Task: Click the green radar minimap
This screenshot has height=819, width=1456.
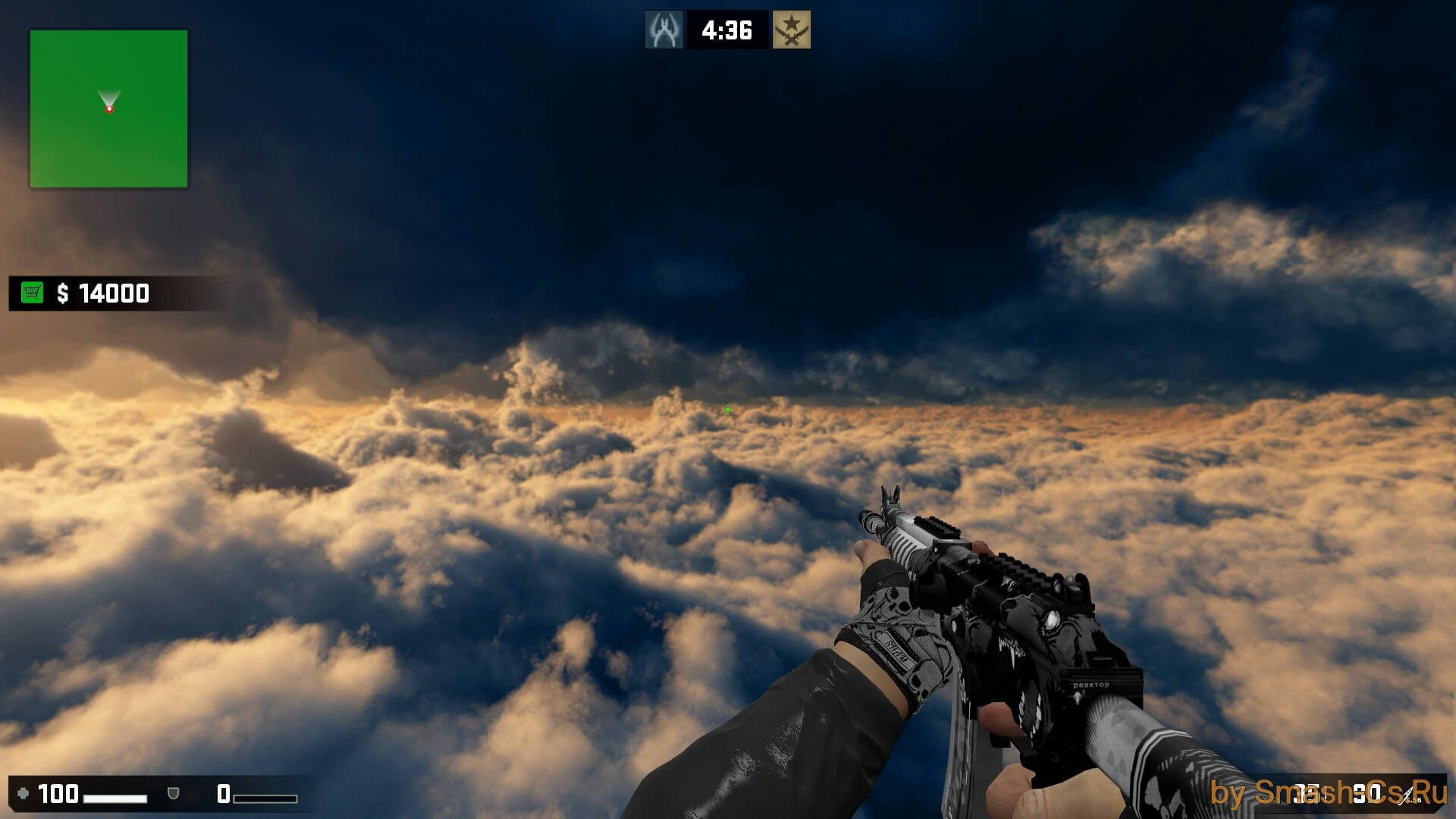Action: click(x=108, y=108)
